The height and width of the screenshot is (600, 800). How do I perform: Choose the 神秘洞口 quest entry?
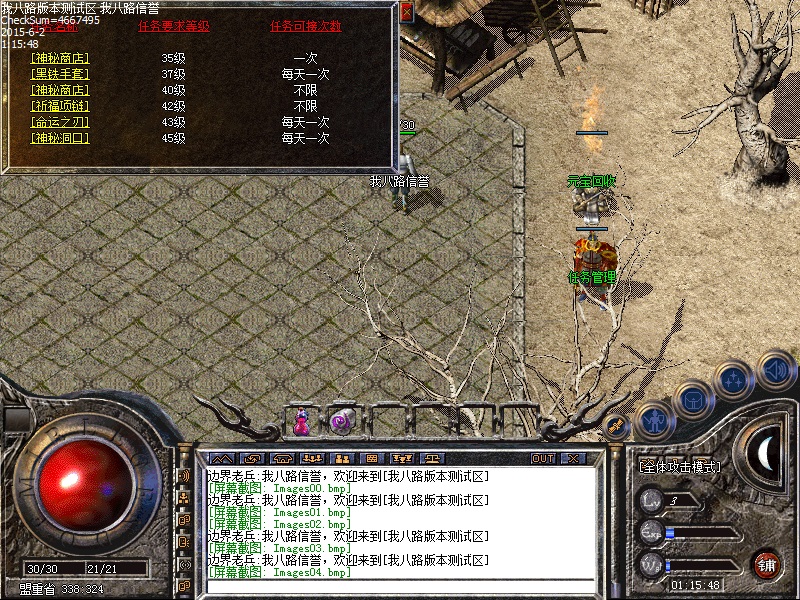pos(60,138)
